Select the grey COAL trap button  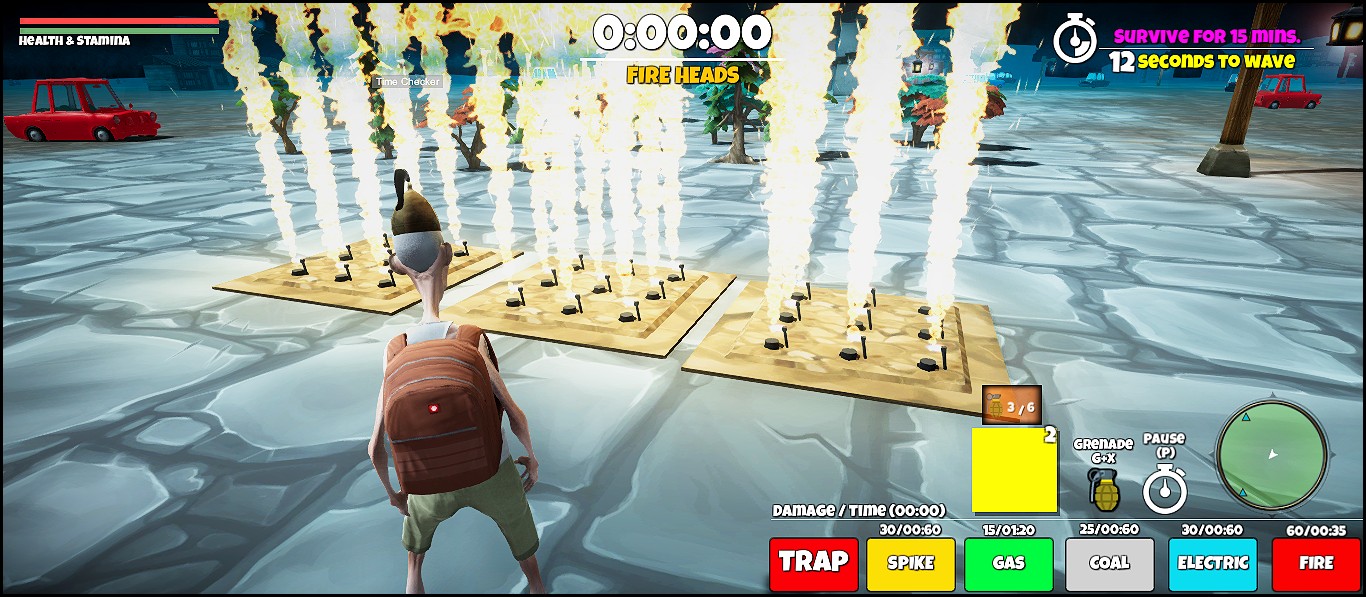click(x=1109, y=563)
